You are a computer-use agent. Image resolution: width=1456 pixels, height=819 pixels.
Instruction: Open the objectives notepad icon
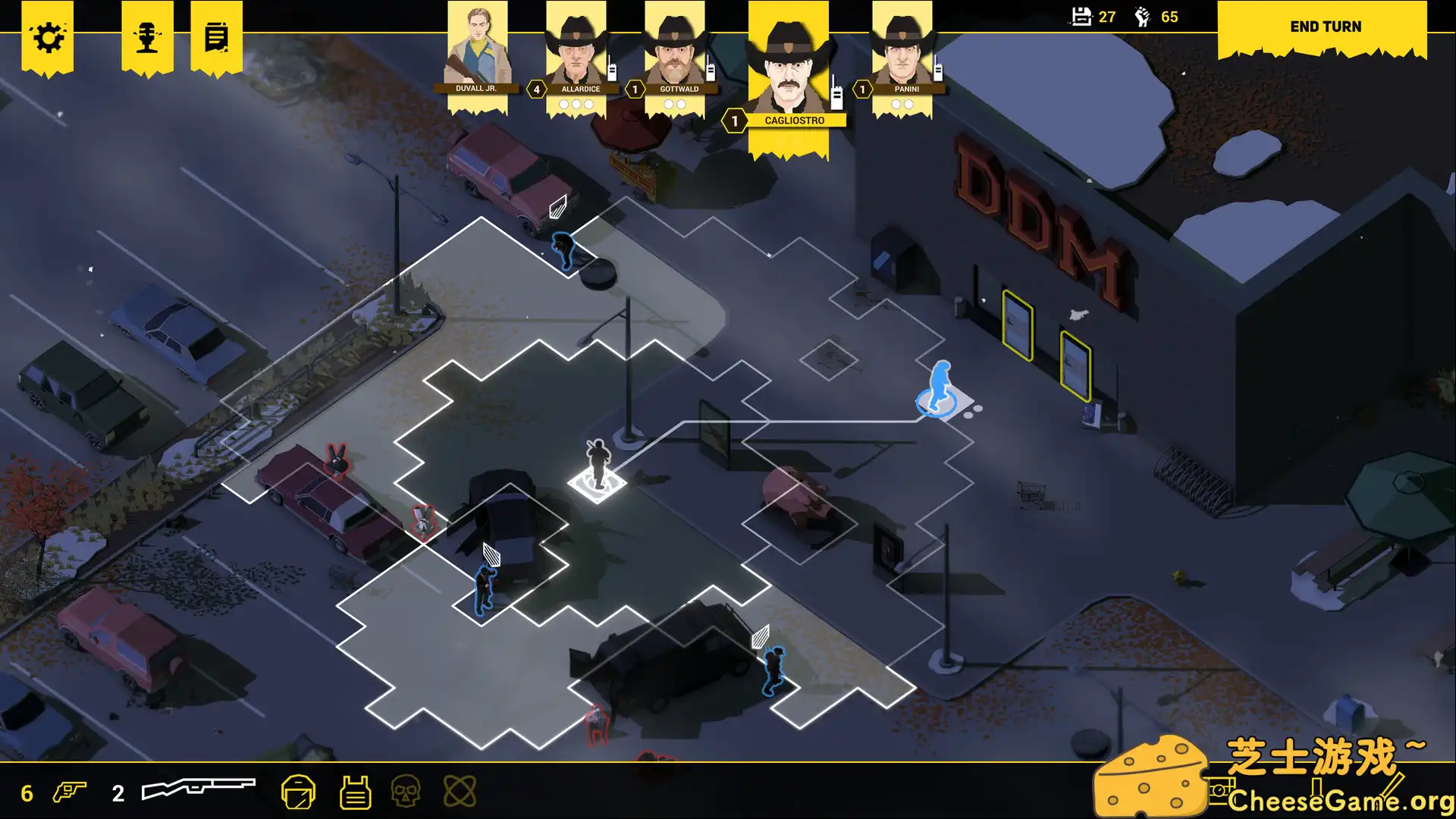216,36
